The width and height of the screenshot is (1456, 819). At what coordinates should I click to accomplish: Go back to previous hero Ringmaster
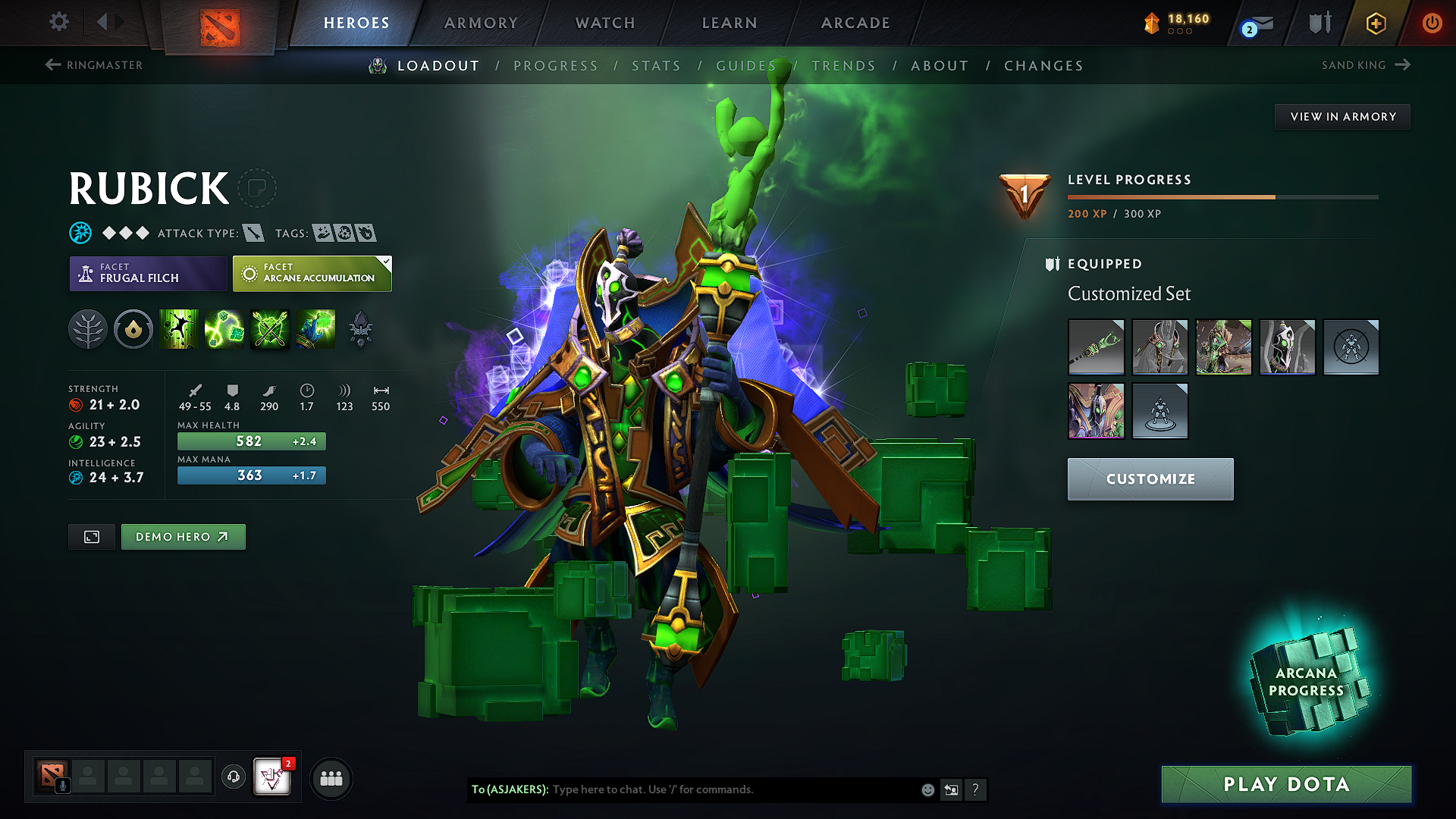[x=94, y=65]
